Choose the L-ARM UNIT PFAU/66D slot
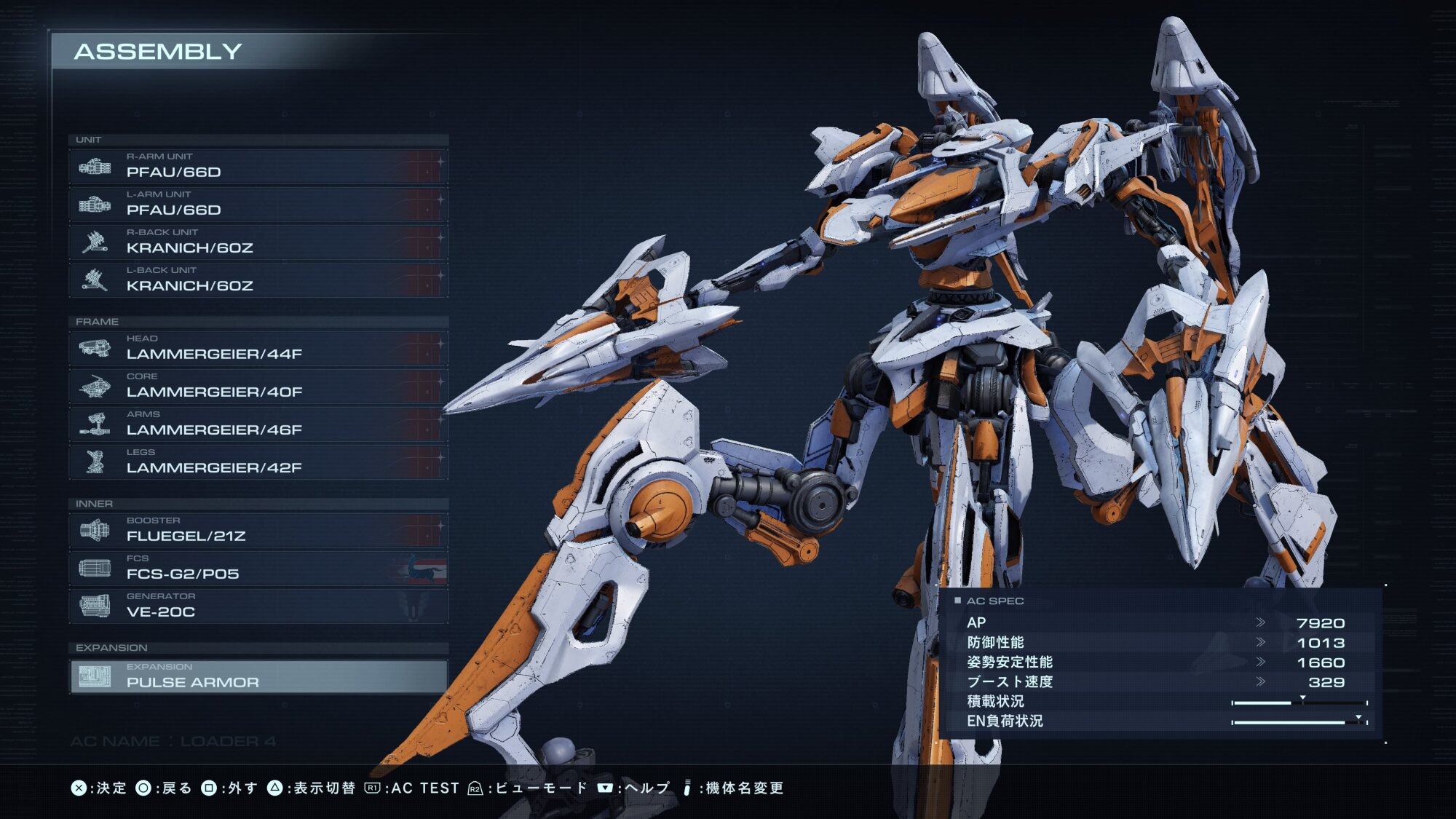The image size is (1456, 819). (x=258, y=205)
